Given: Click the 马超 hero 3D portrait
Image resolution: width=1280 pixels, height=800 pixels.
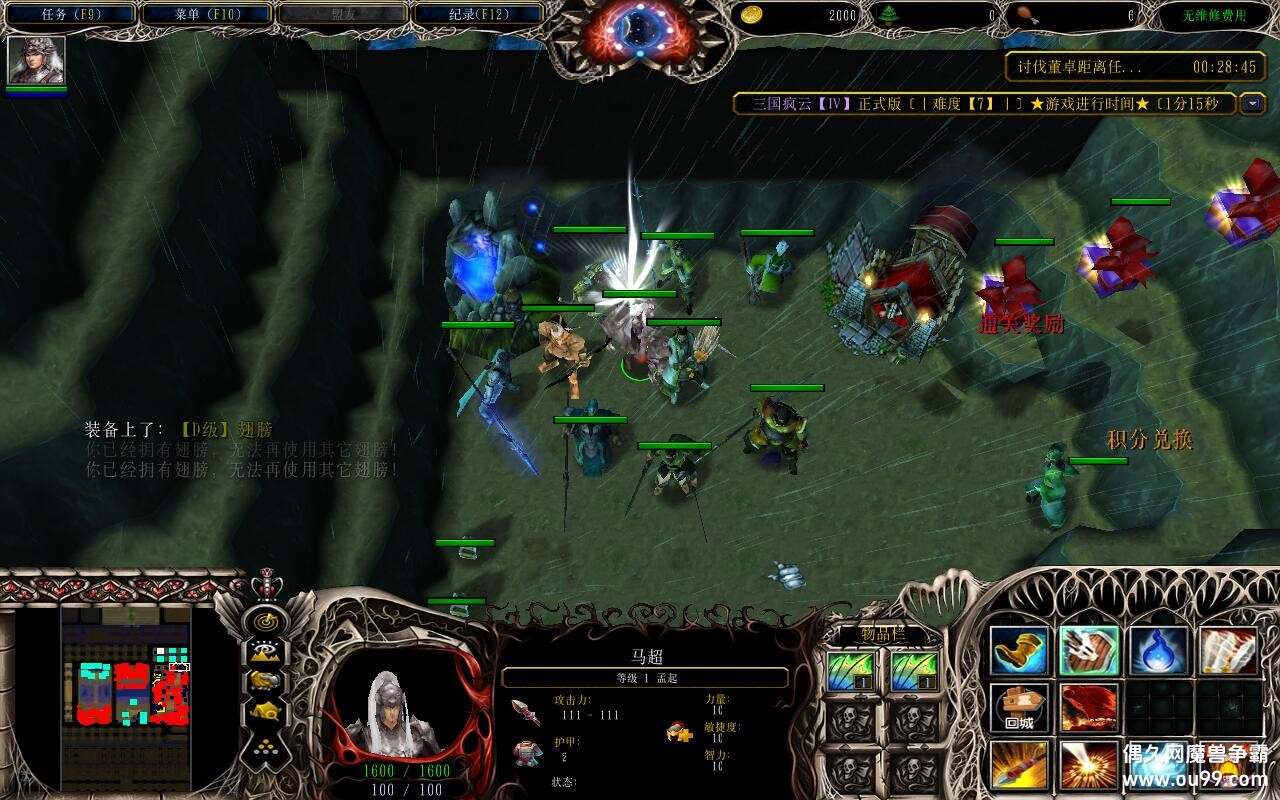Looking at the screenshot, I should [405, 712].
